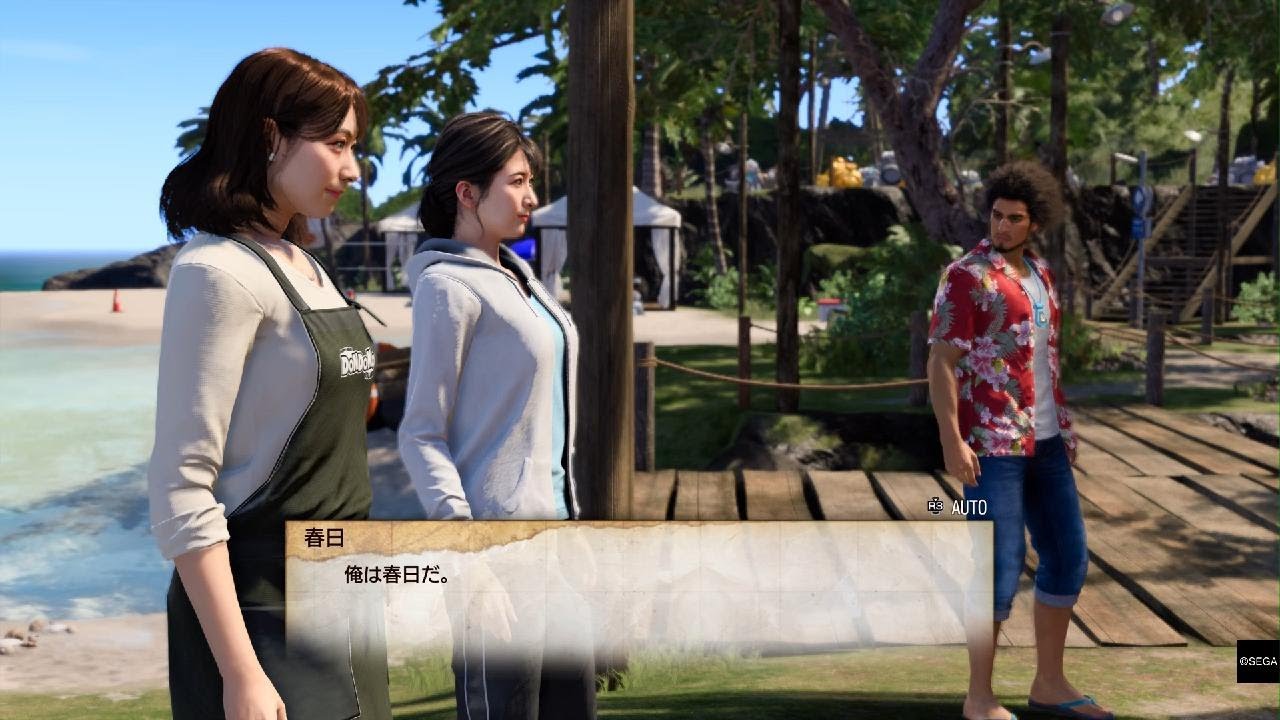Click the spotlight on the far right pole

[1192, 133]
